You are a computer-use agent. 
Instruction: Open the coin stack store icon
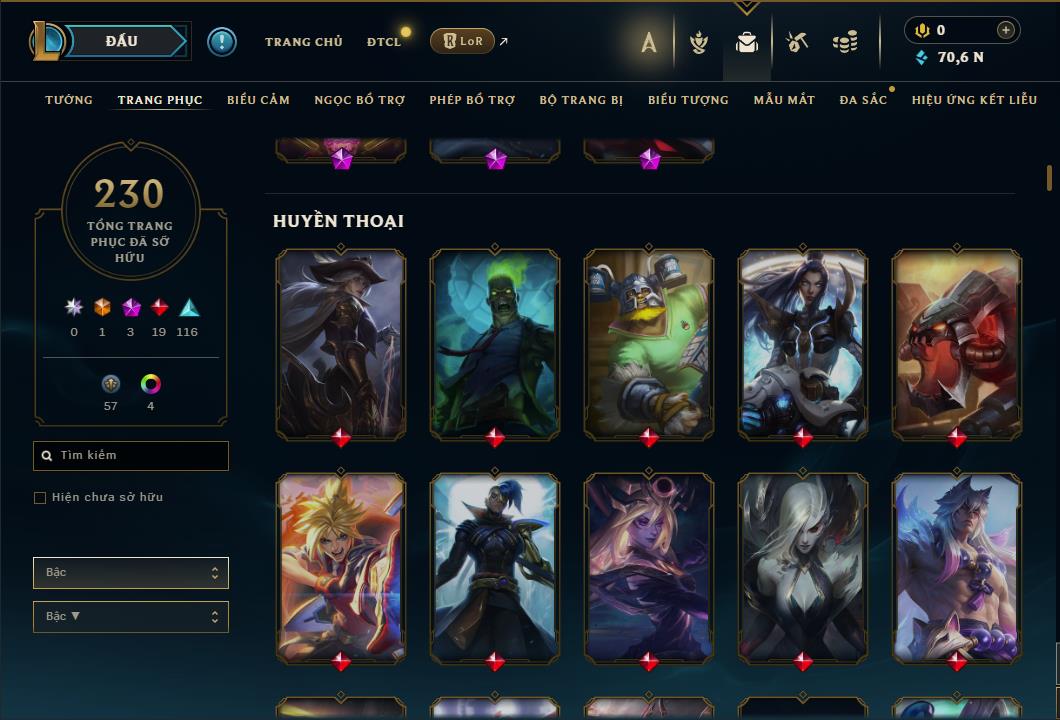pyautogui.click(x=845, y=42)
